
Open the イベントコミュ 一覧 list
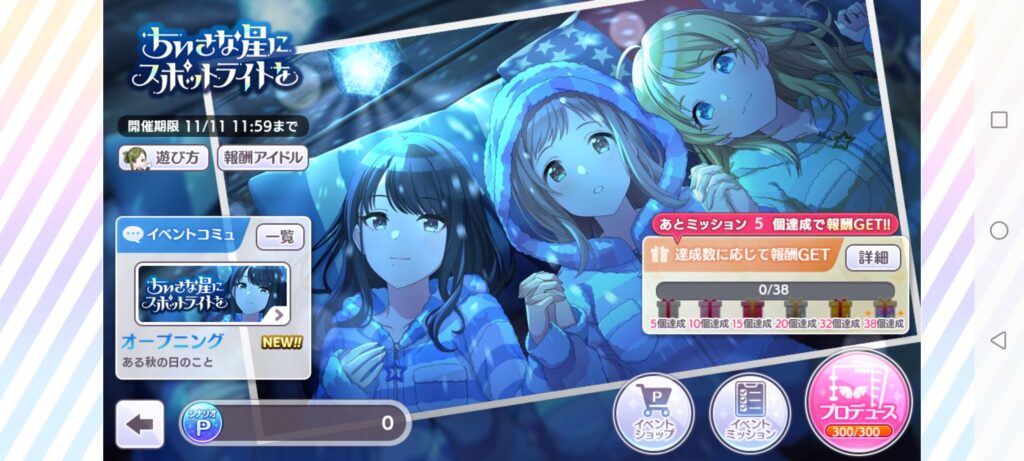tap(280, 237)
